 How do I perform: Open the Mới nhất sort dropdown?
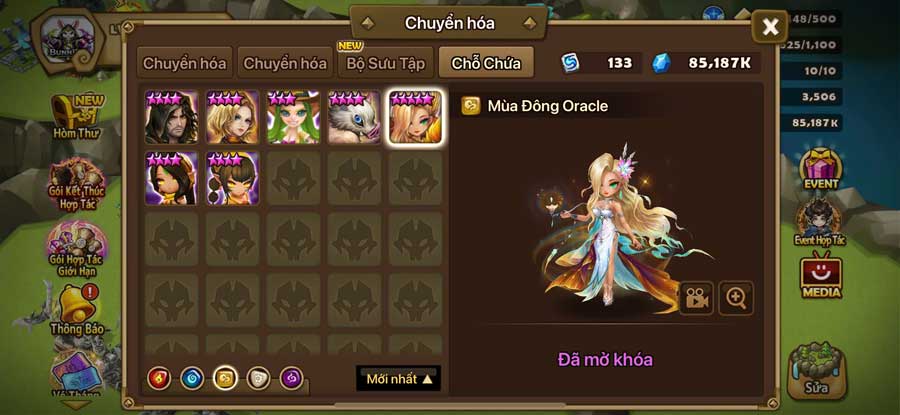coord(398,379)
